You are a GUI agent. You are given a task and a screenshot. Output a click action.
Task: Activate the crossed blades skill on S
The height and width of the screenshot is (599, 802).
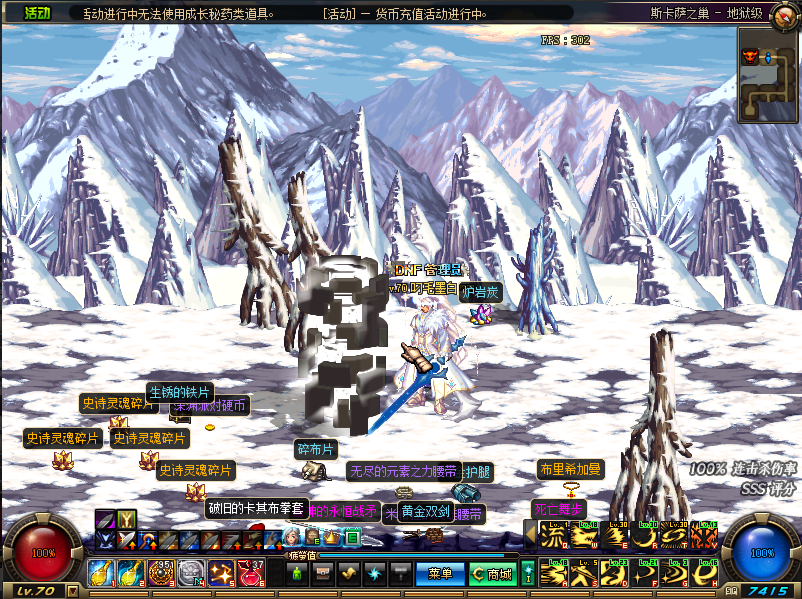[583, 574]
